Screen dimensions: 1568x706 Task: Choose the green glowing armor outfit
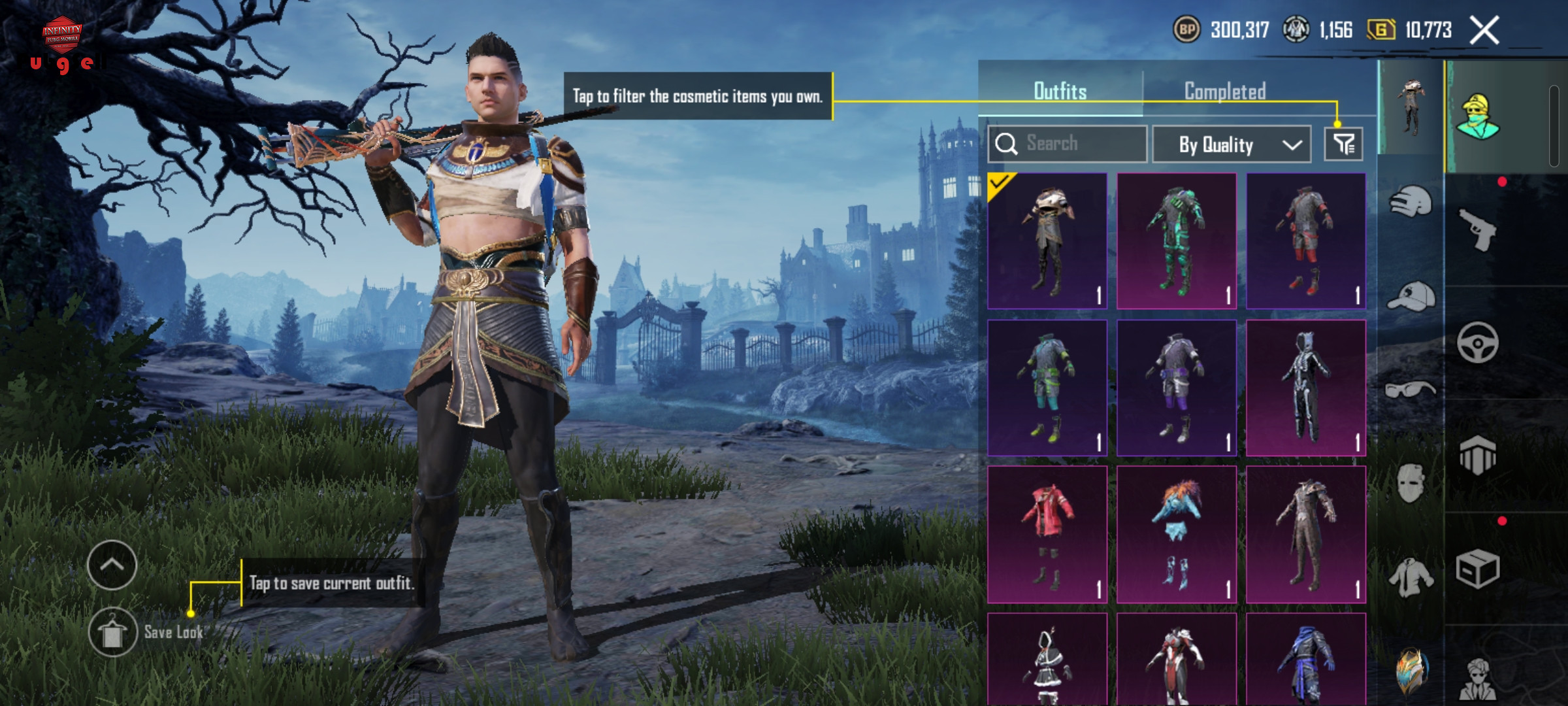(1176, 241)
